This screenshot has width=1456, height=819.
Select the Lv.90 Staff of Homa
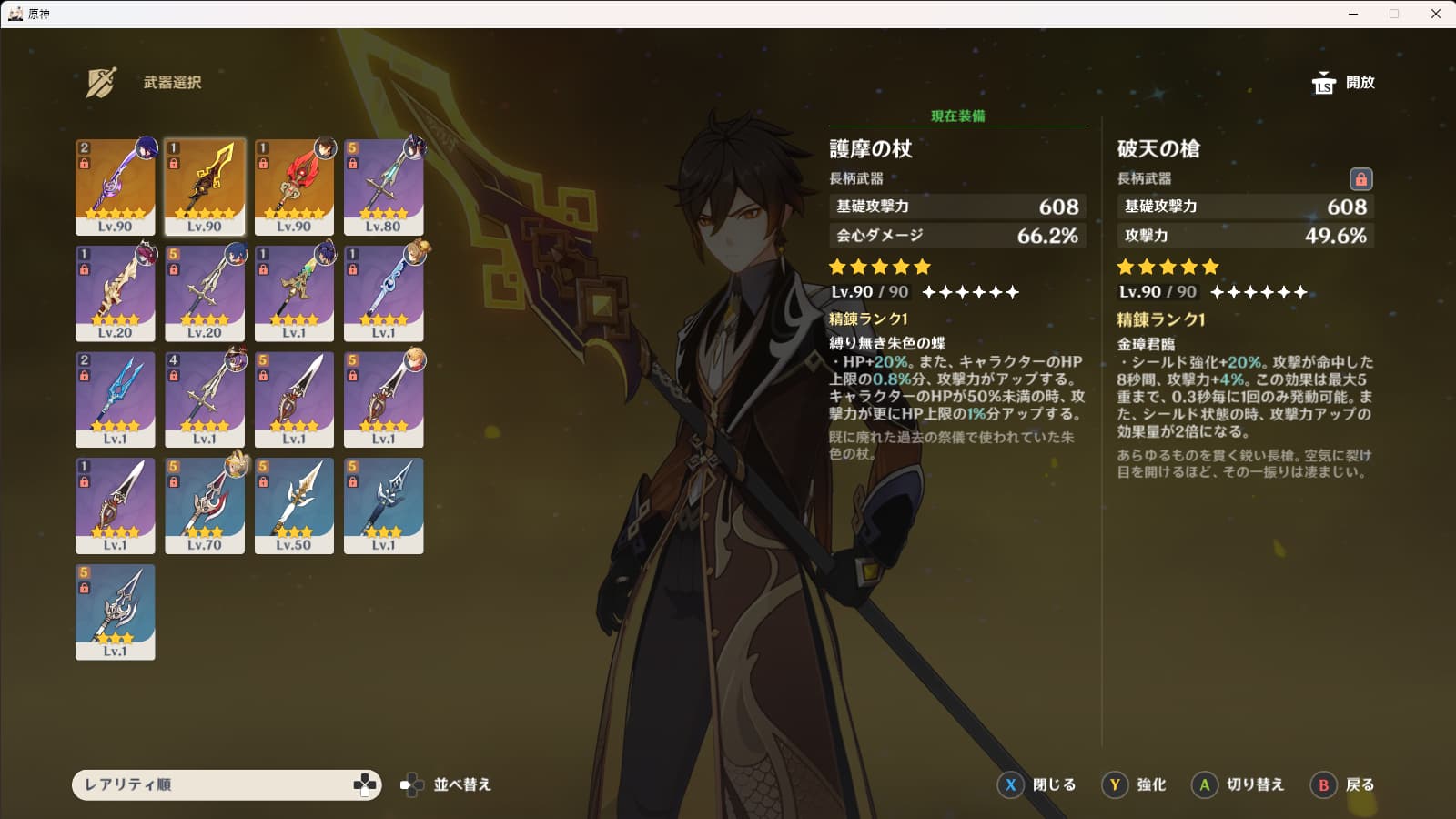pos(205,187)
